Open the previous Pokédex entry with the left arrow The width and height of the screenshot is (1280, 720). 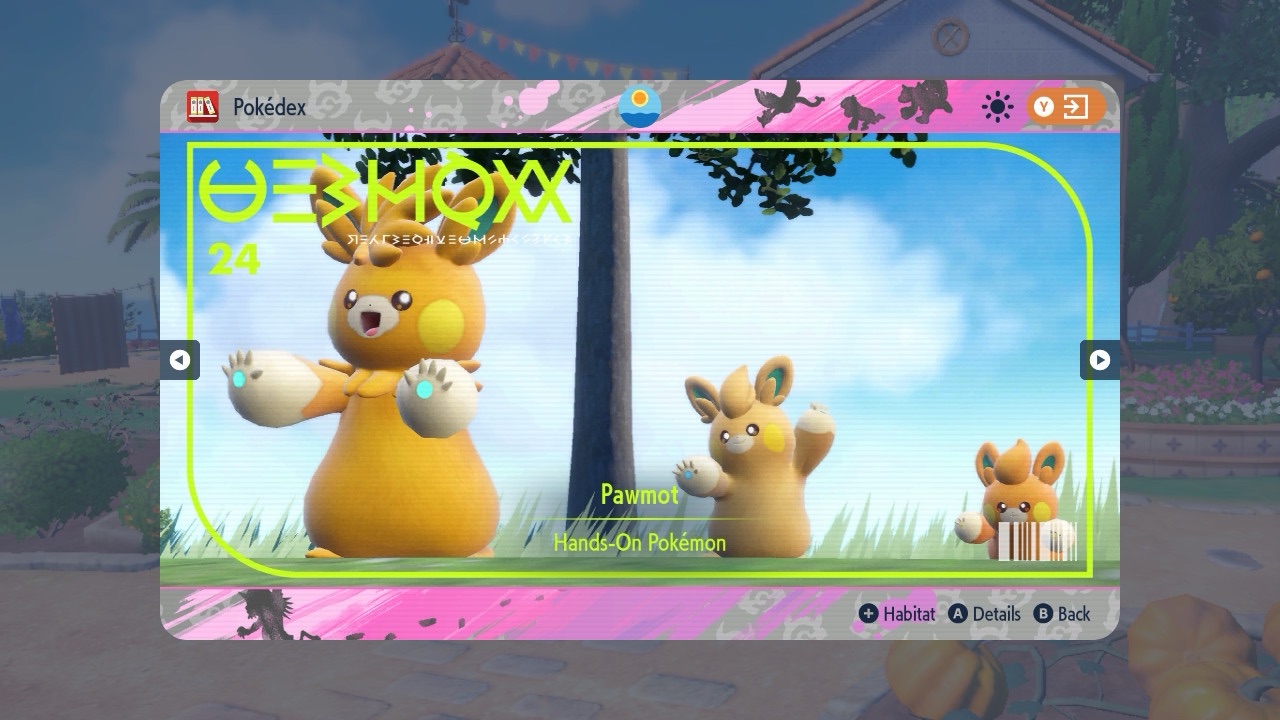coord(179,361)
